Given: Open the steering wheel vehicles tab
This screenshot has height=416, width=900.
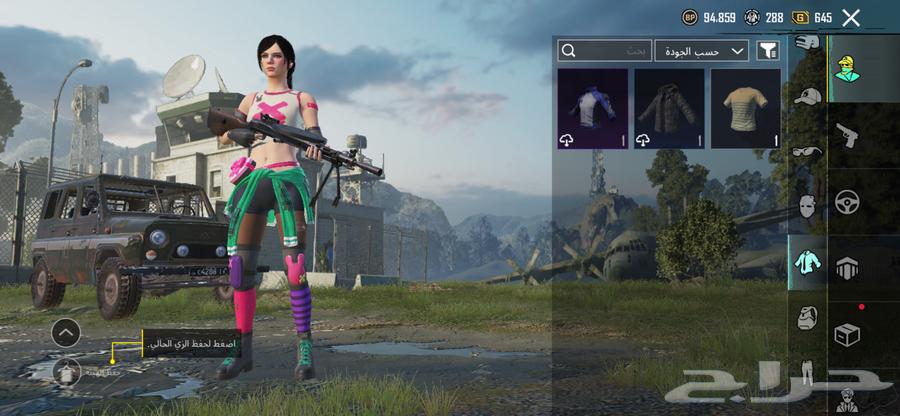Looking at the screenshot, I should (847, 201).
